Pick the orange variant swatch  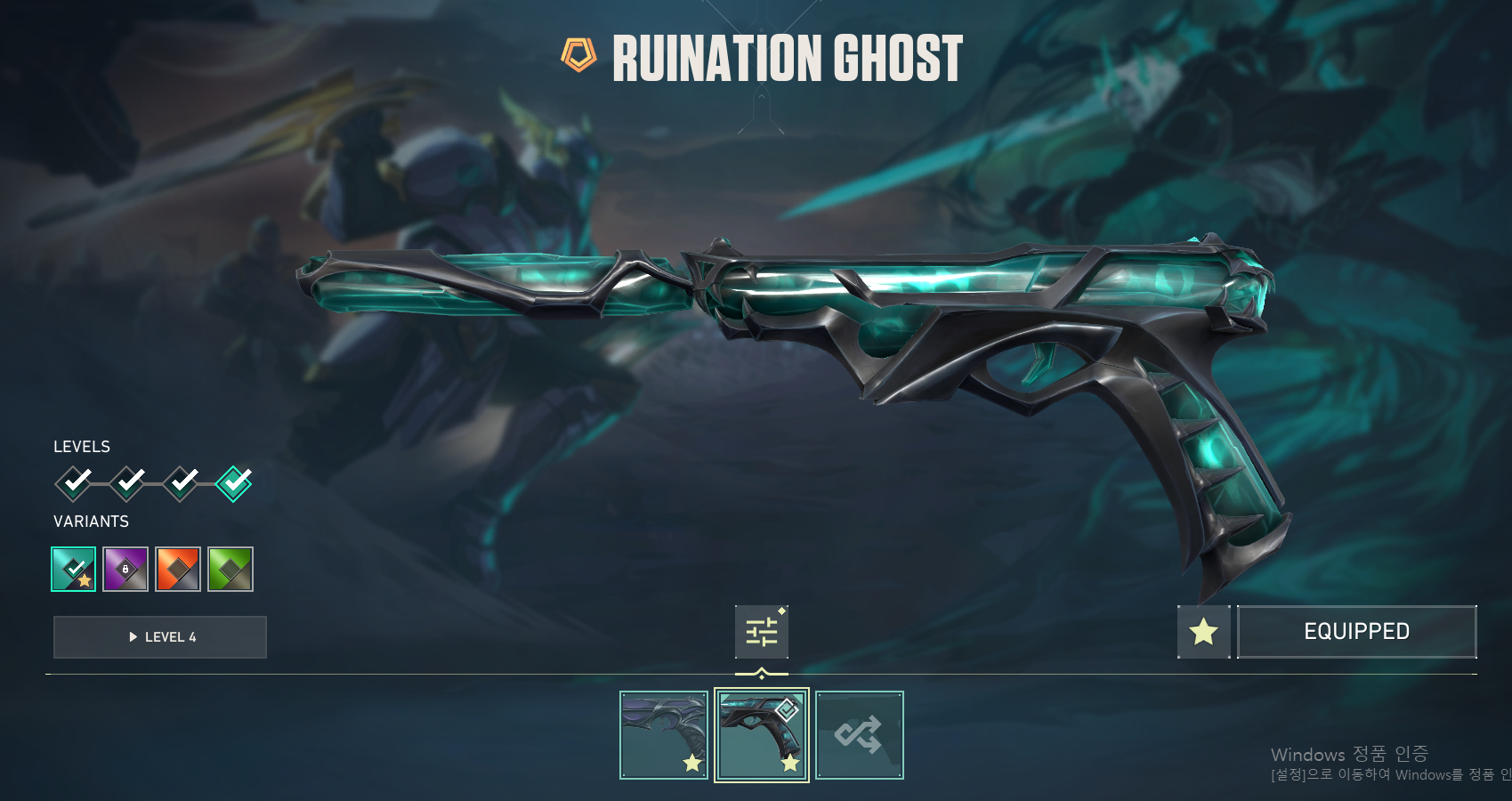[x=178, y=569]
